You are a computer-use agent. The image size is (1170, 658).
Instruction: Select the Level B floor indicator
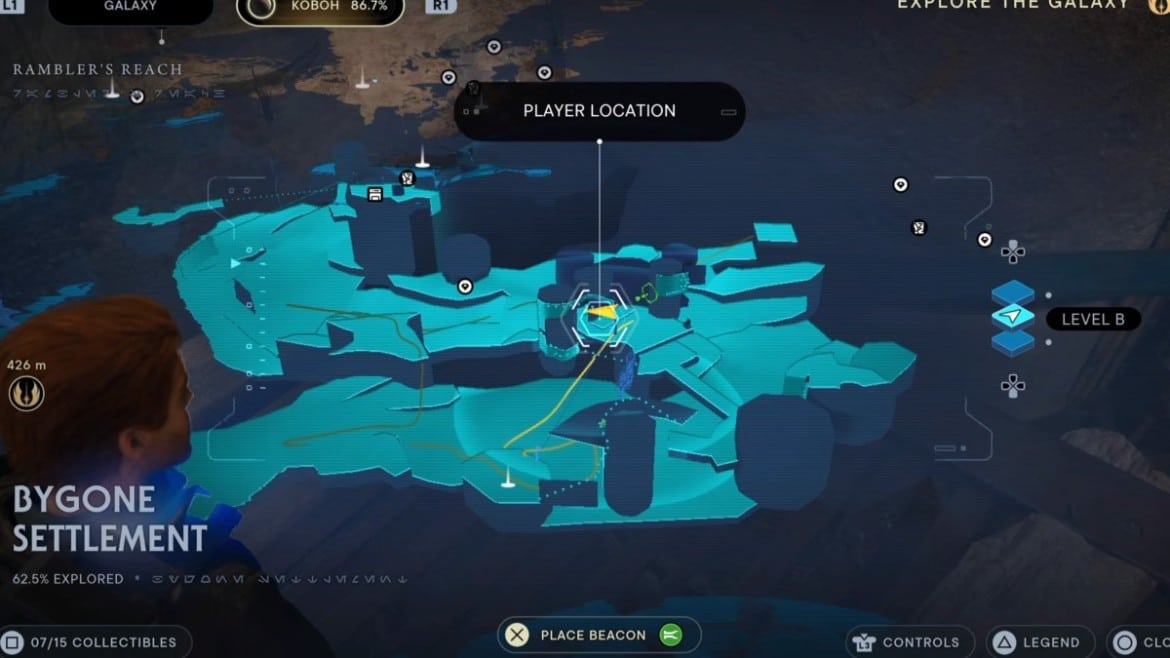pos(1013,318)
